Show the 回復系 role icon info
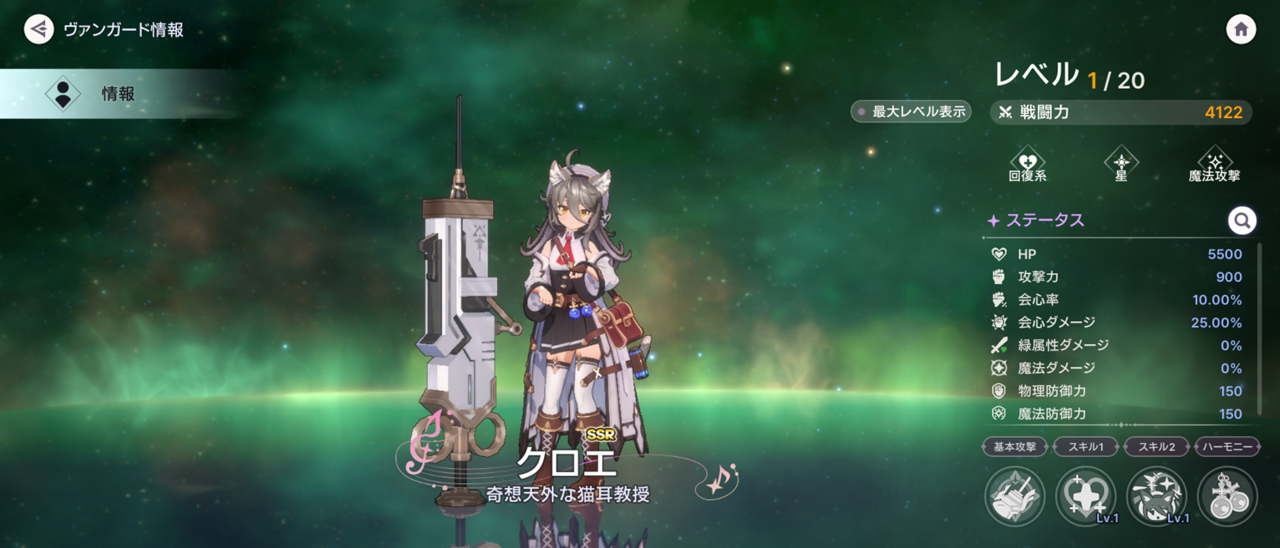The image size is (1280, 548). tap(1027, 161)
